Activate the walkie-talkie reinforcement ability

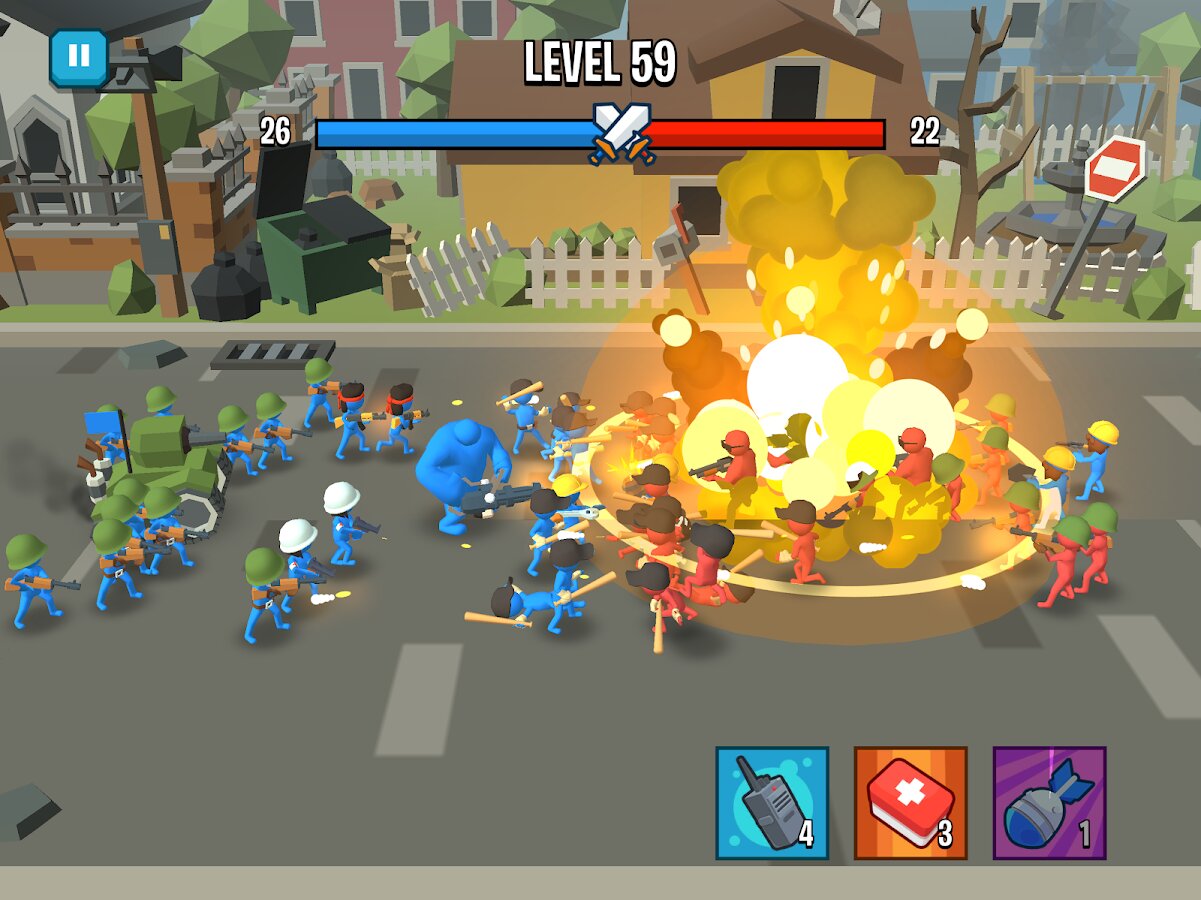pos(772,803)
